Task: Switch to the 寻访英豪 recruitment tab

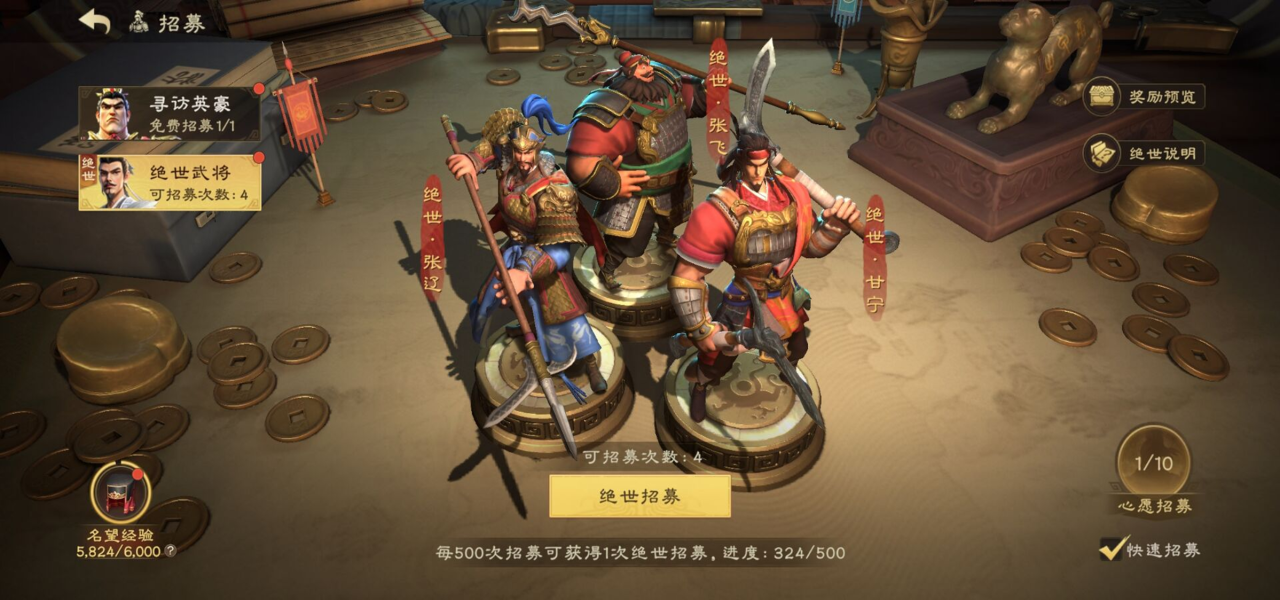Action: click(170, 113)
